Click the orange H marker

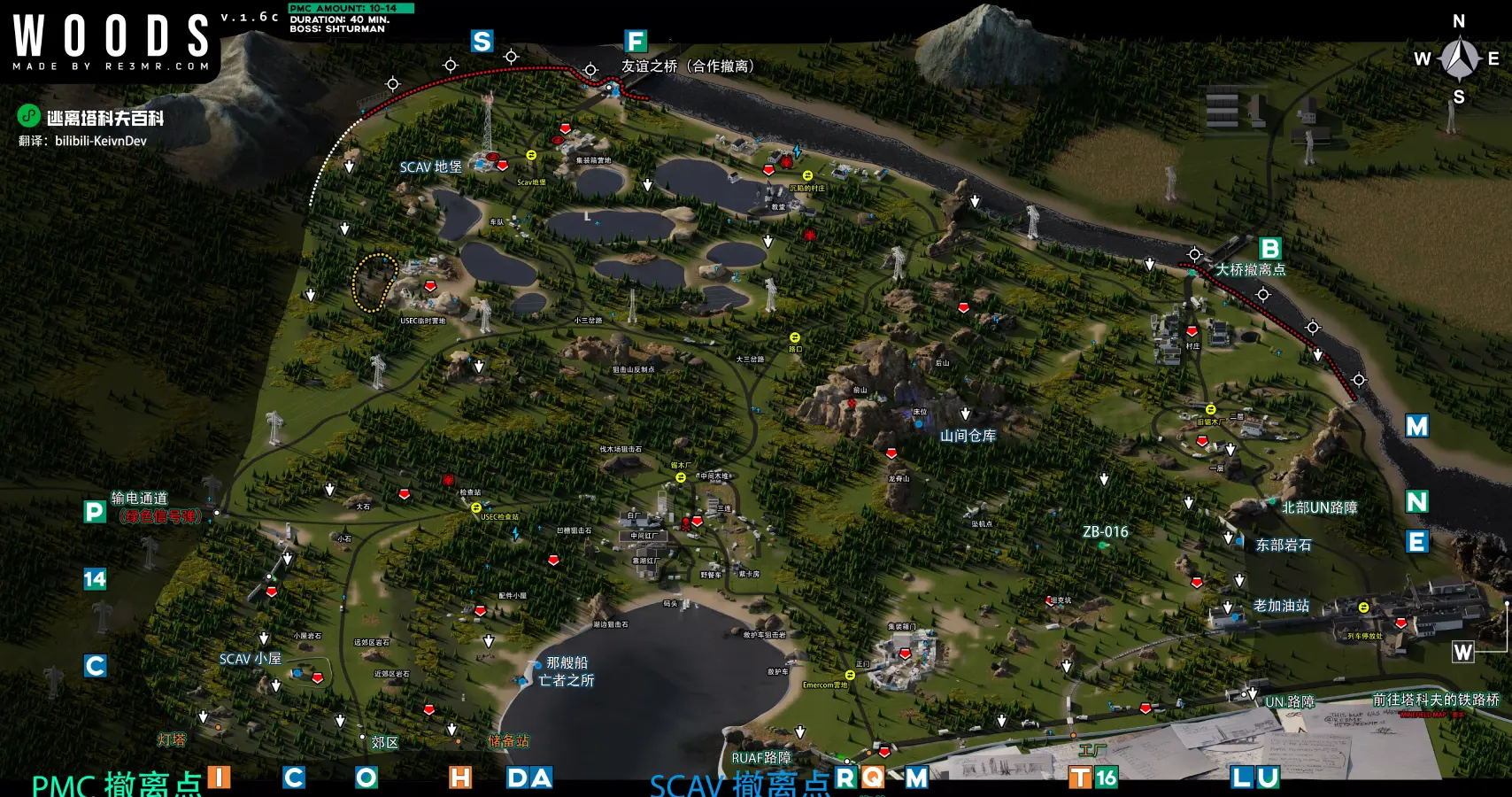(x=460, y=778)
